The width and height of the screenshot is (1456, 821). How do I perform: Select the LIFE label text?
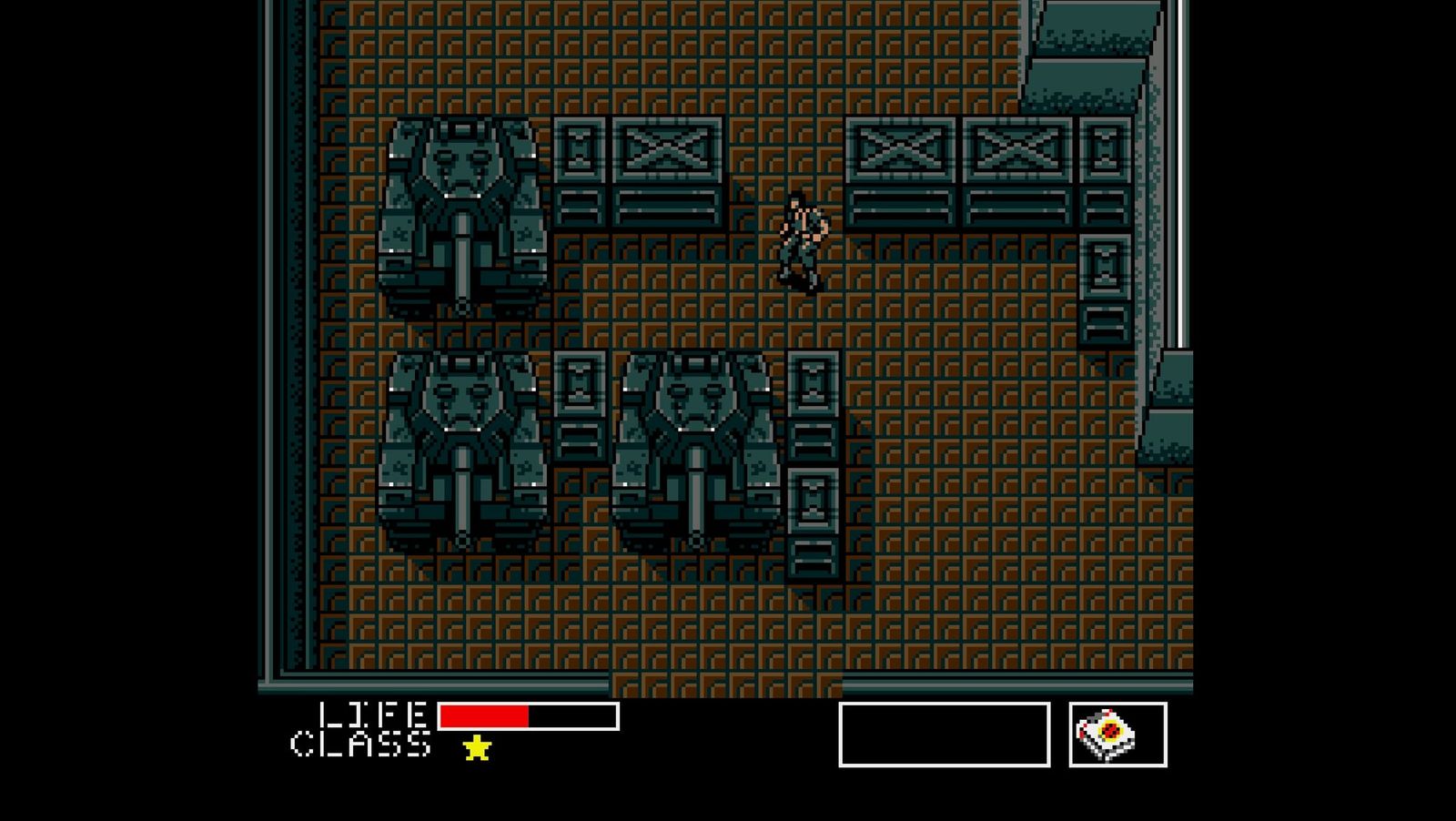tap(373, 715)
